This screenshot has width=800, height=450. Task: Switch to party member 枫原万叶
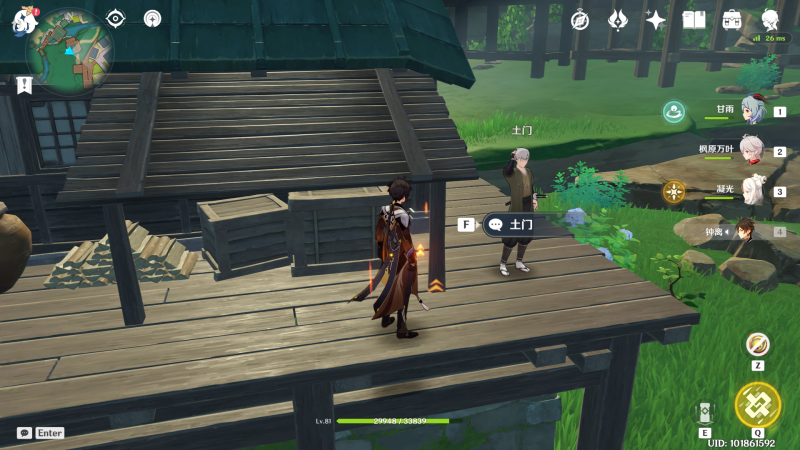[752, 152]
